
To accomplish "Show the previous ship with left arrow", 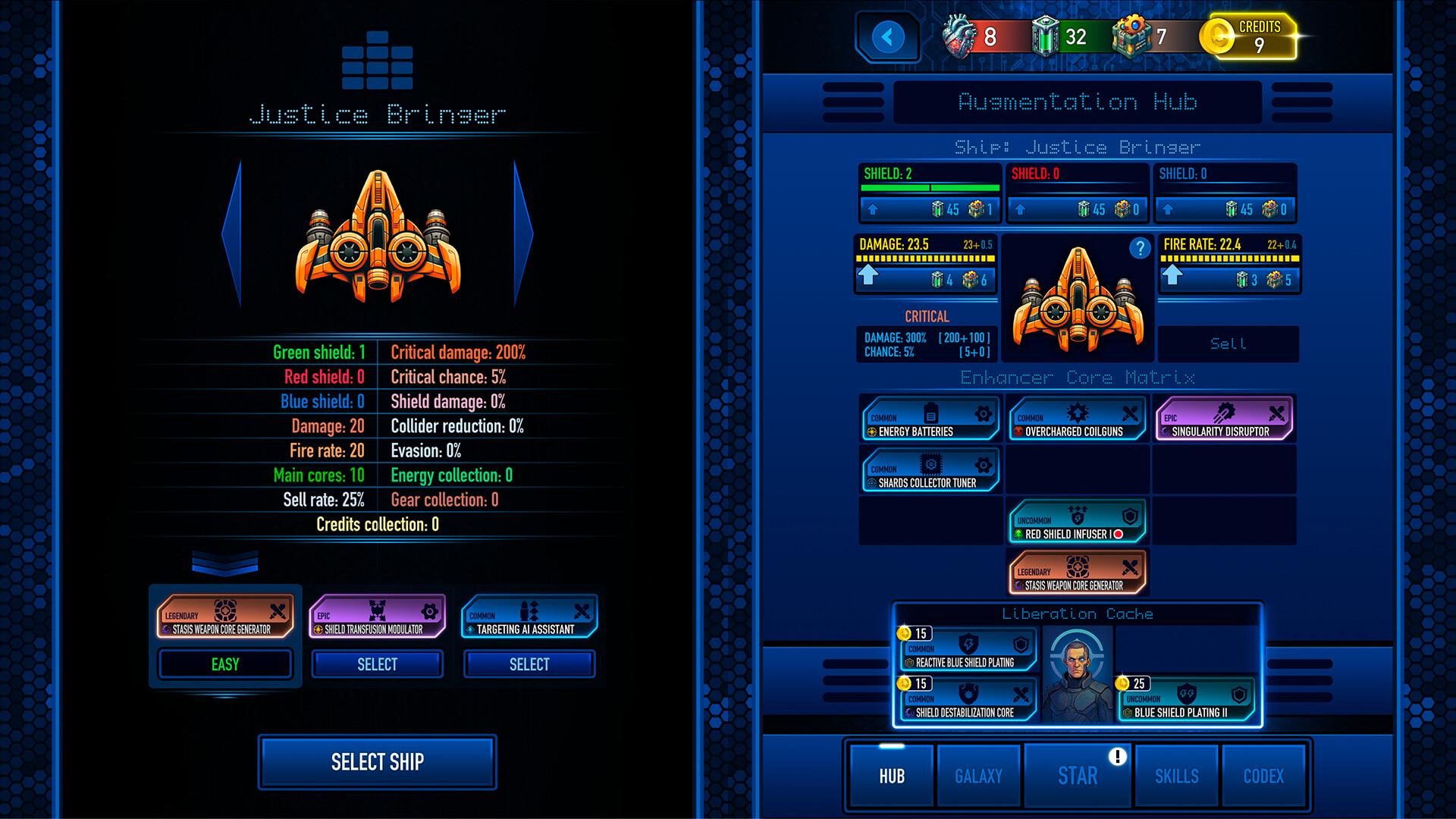I will tap(232, 234).
